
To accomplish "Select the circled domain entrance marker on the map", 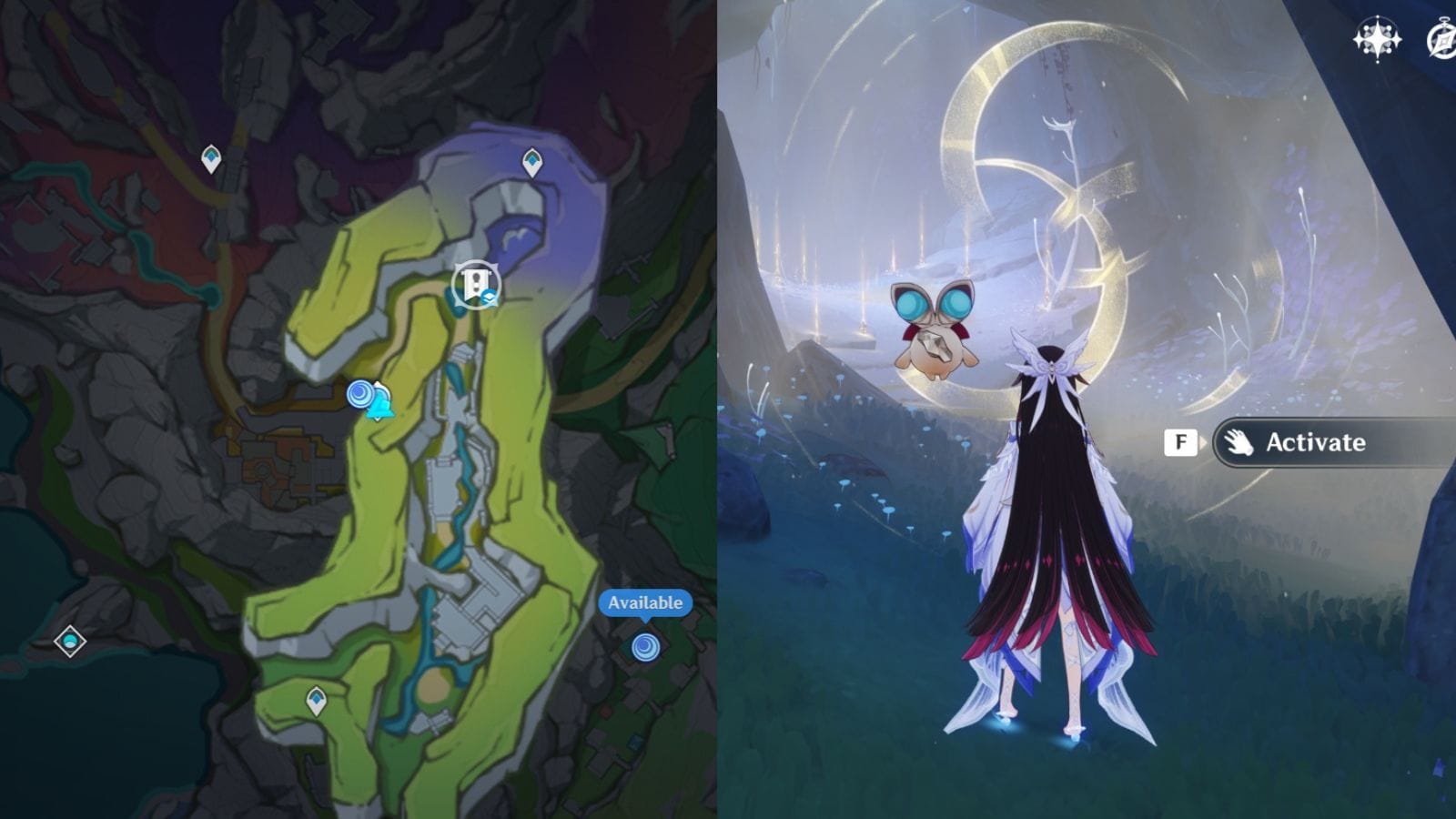I will [475, 285].
